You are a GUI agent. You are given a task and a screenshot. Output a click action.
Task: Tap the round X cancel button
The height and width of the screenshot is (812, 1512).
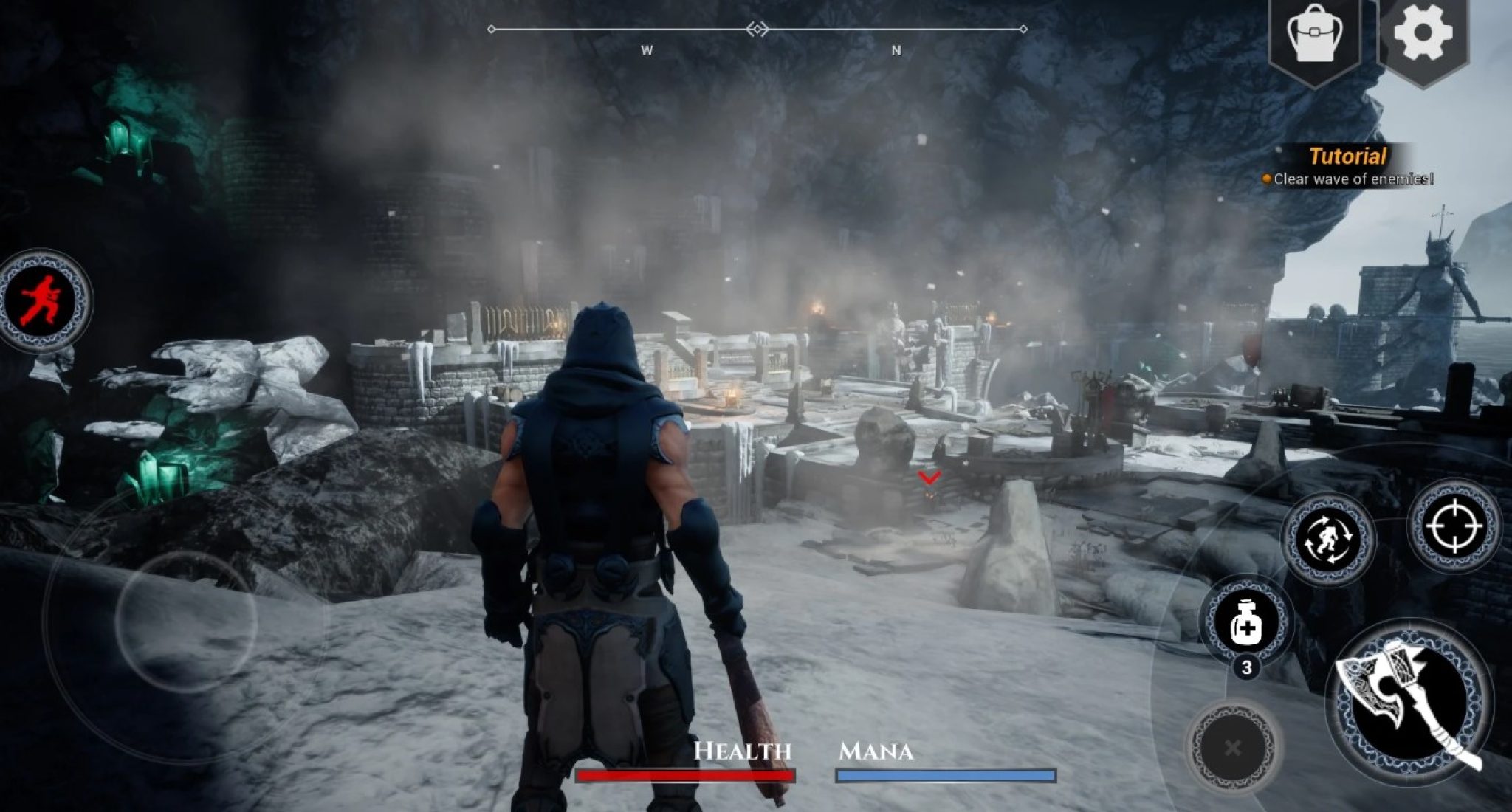pyautogui.click(x=1231, y=748)
